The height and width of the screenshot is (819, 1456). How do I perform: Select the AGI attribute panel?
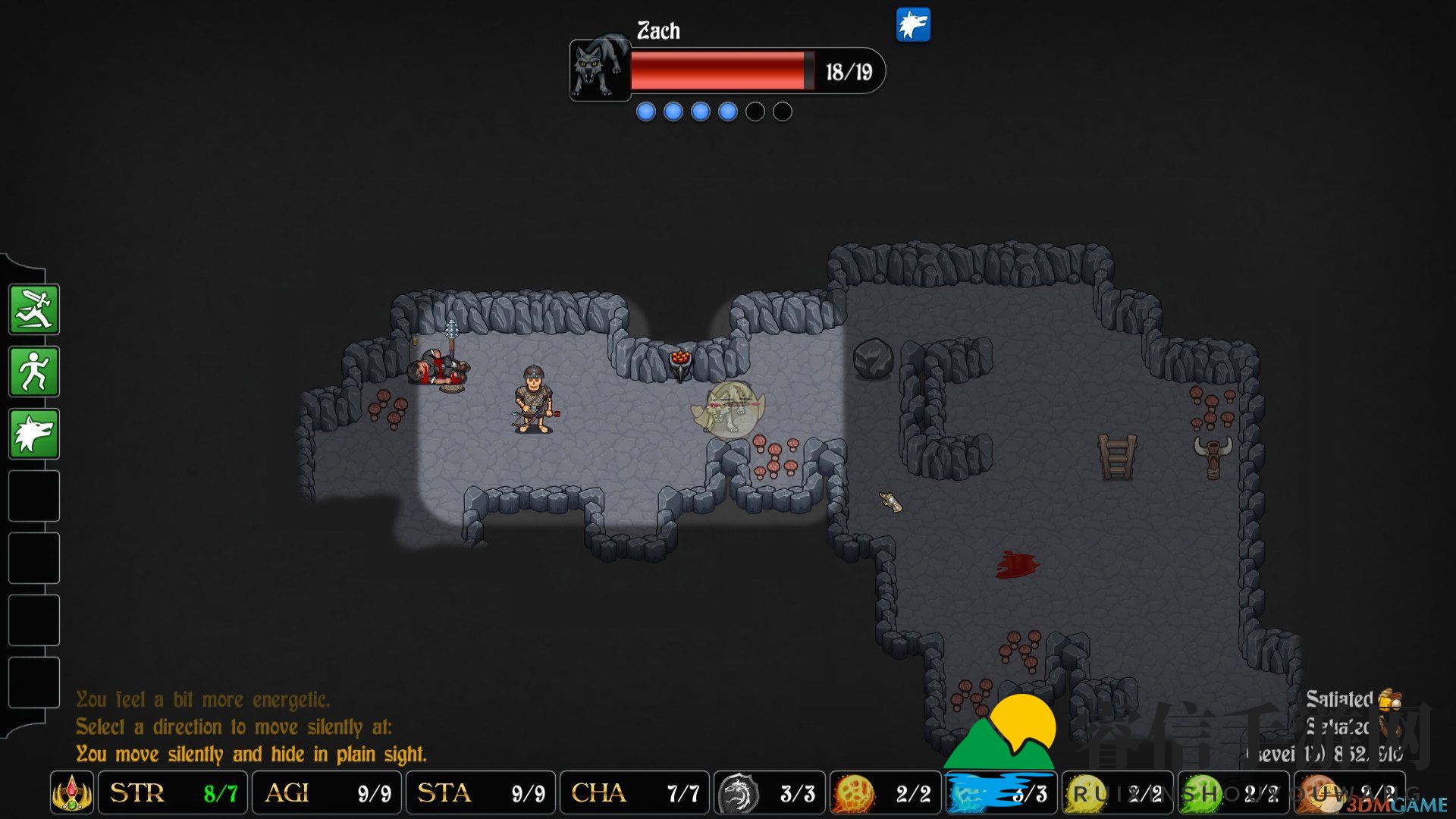tap(327, 793)
